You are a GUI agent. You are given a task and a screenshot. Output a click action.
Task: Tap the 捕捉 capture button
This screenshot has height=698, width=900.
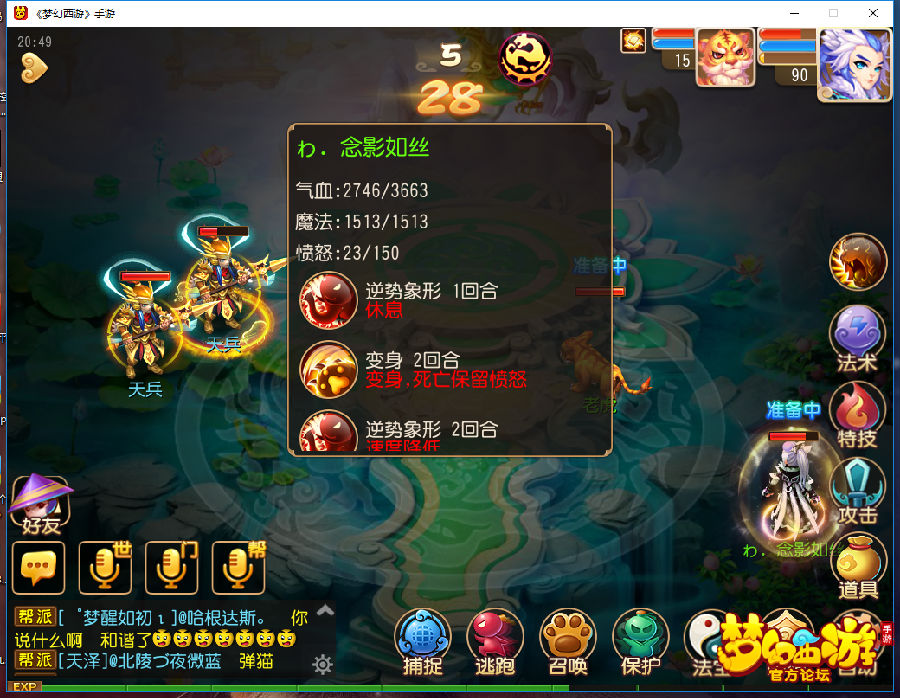[422, 640]
